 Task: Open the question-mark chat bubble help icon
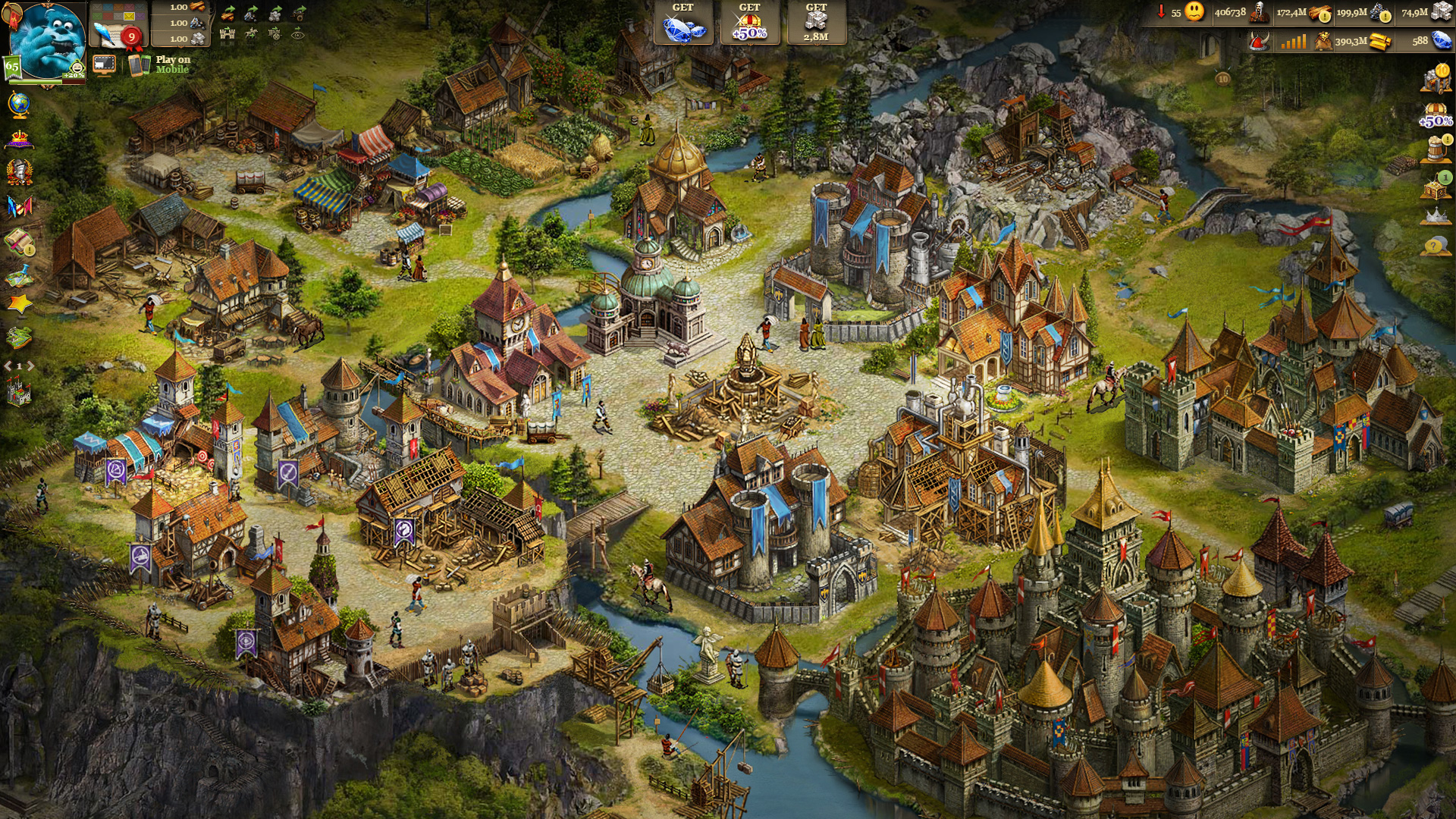(x=1434, y=244)
